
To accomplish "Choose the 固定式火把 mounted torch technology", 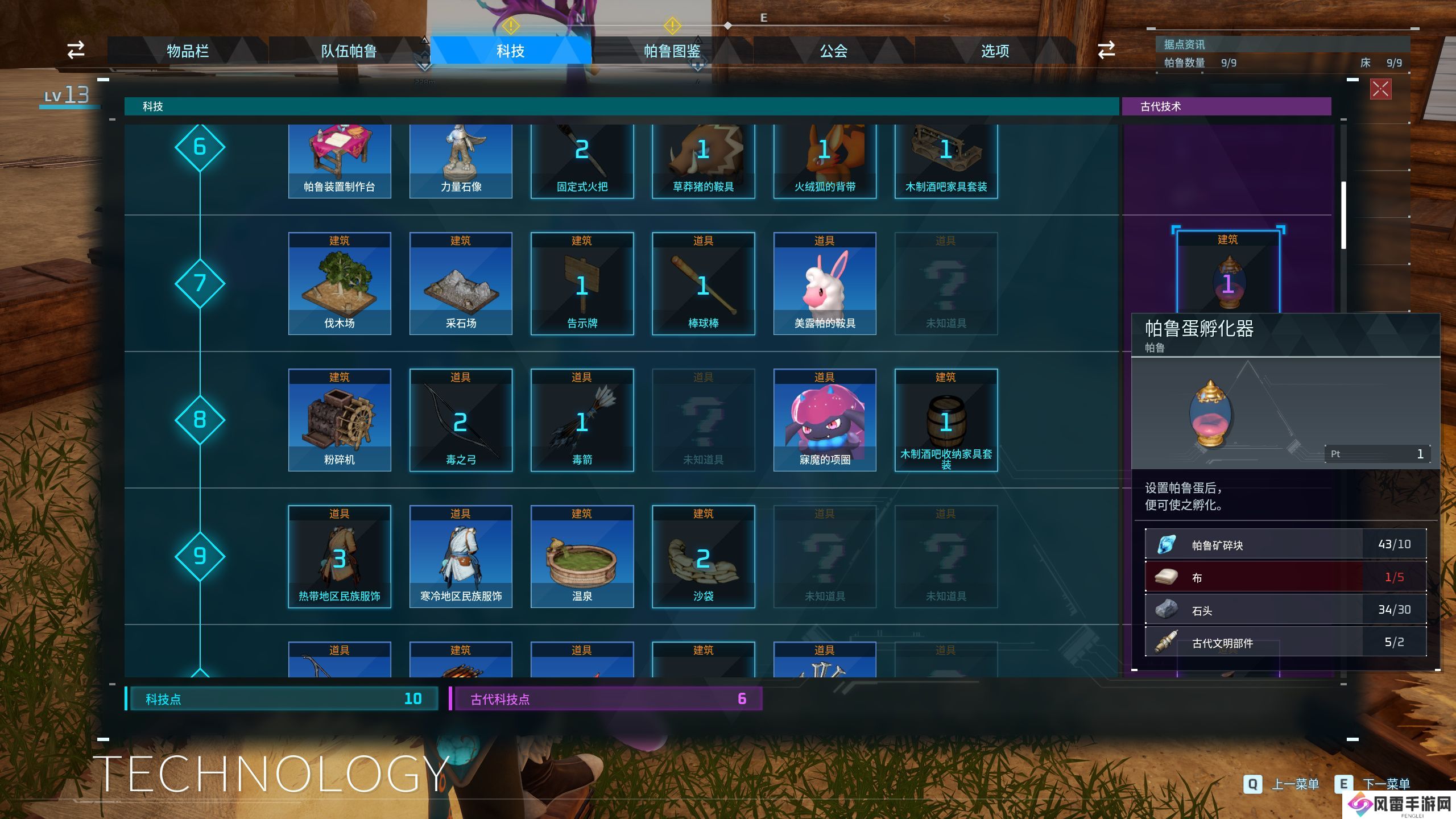I will (582, 160).
